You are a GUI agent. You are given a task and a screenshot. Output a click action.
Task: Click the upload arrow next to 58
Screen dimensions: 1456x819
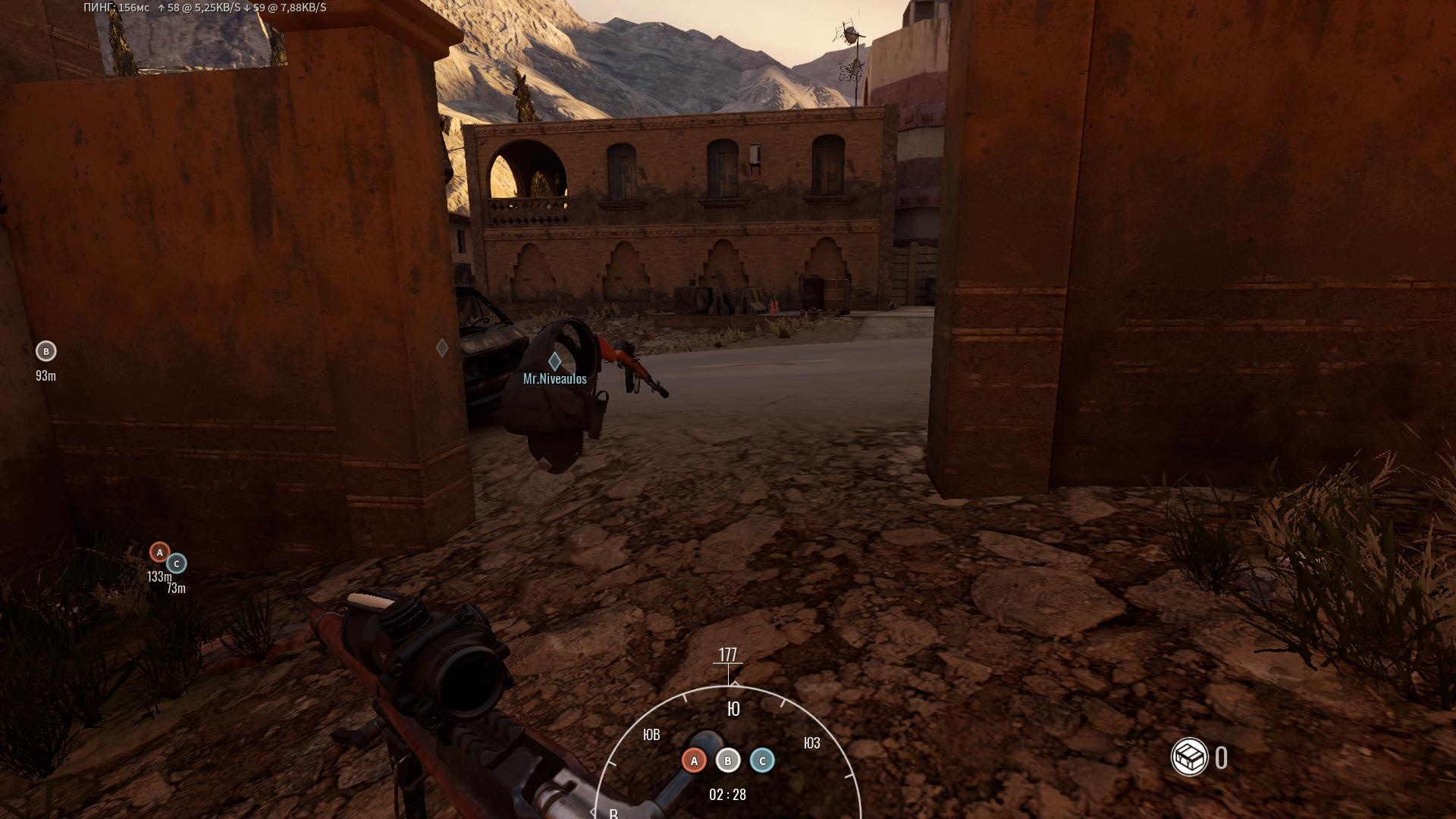[162, 8]
